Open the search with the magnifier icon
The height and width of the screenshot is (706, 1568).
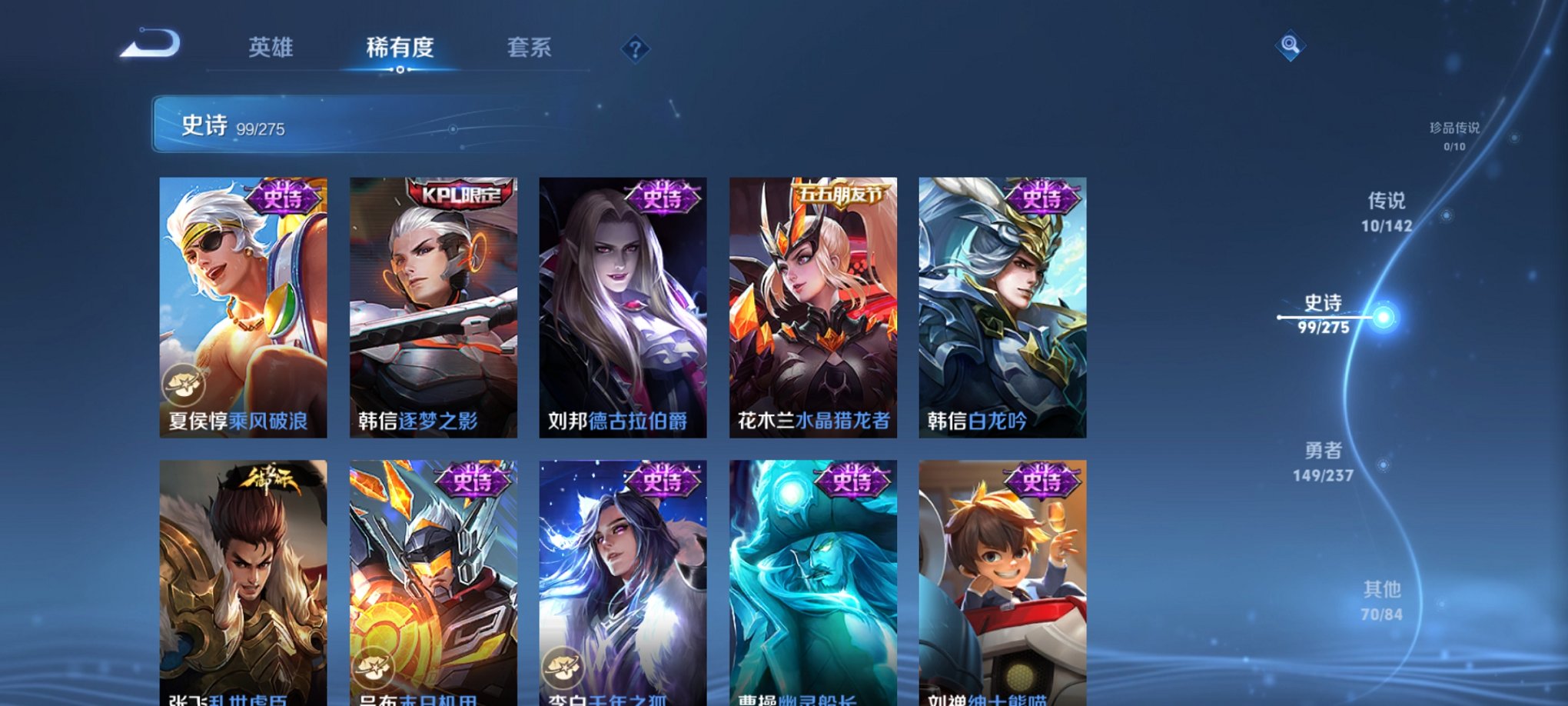tap(1291, 44)
